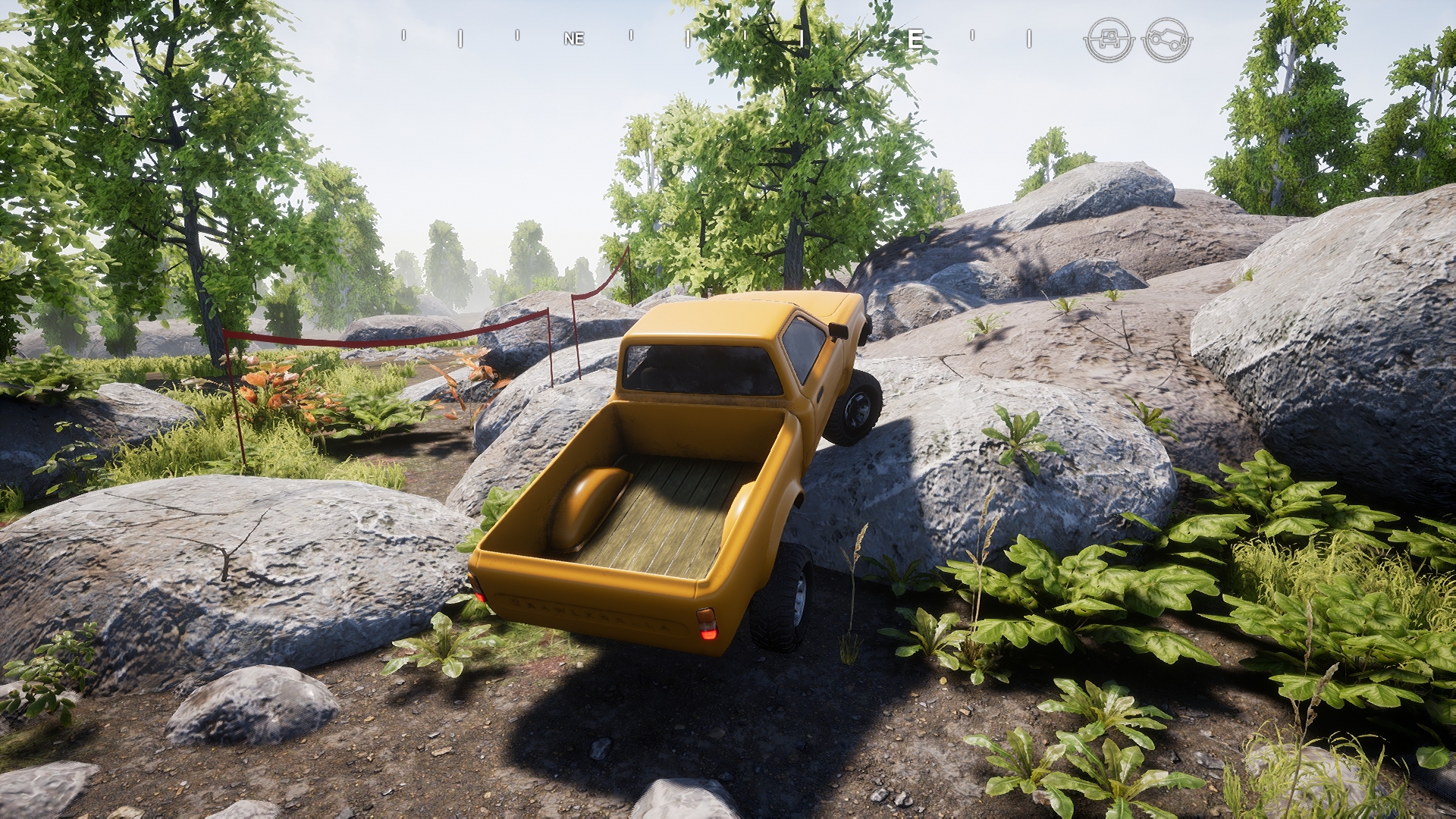Click the E marker on the compass bar
1456x819 pixels.
pyautogui.click(x=916, y=38)
